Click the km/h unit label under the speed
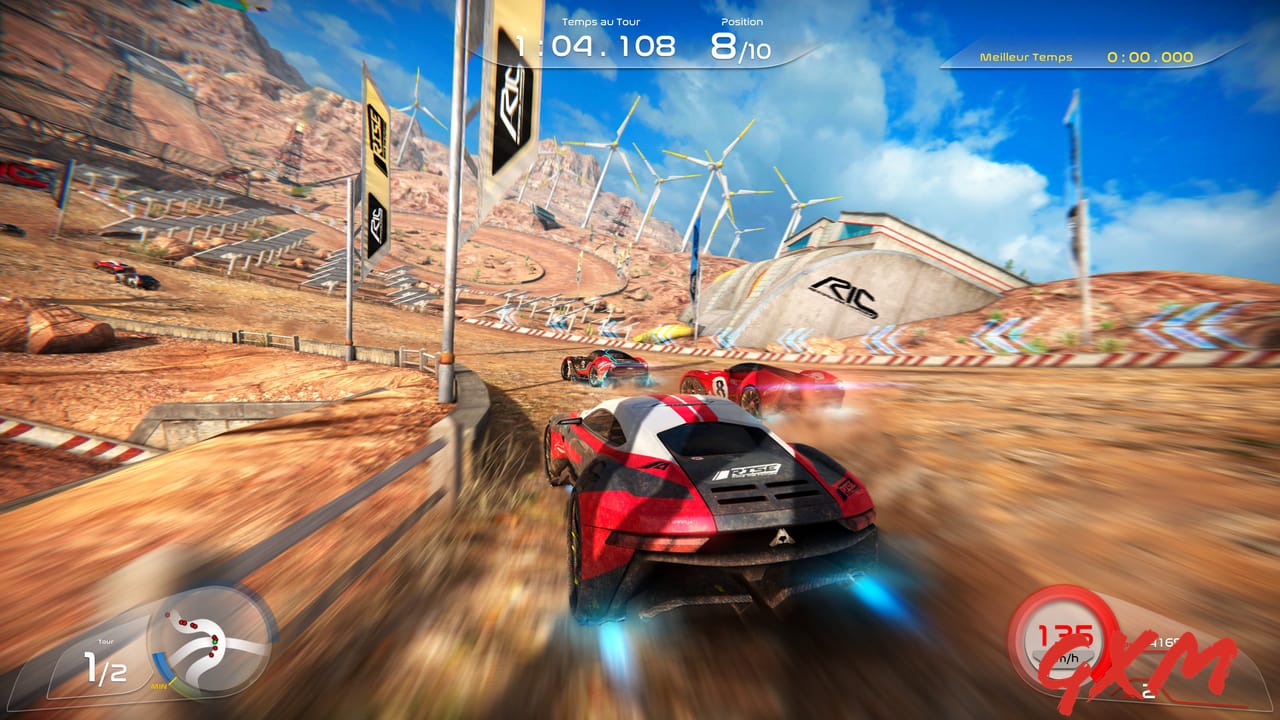 click(x=1068, y=658)
